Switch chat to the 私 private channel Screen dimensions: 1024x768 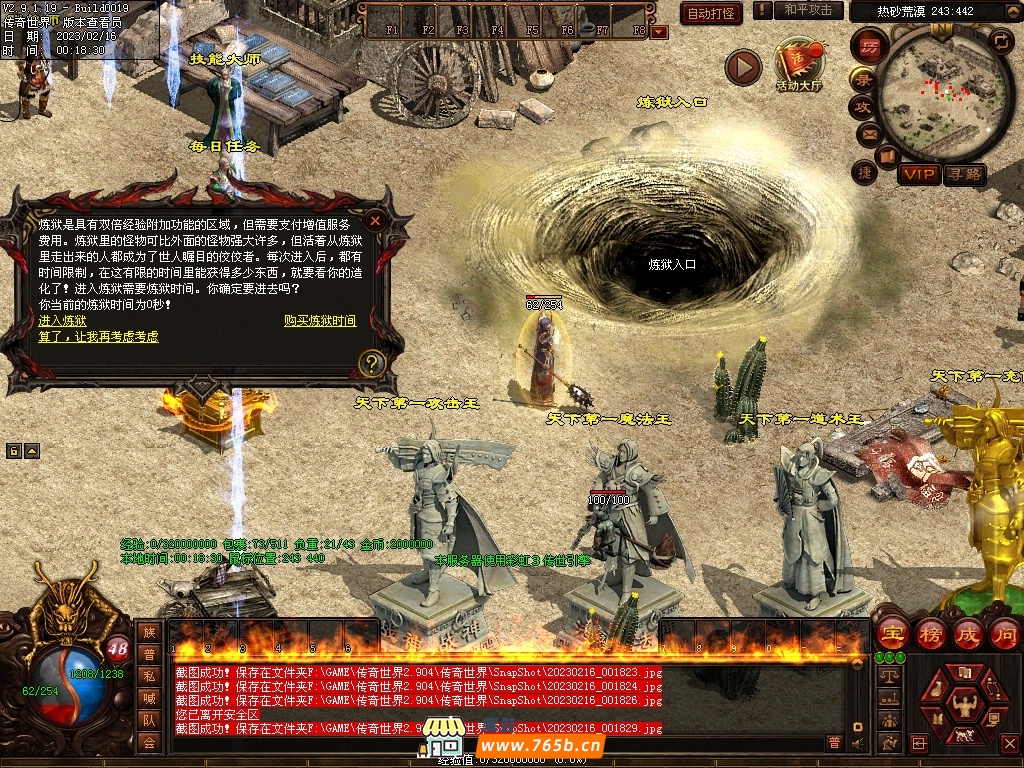[149, 675]
